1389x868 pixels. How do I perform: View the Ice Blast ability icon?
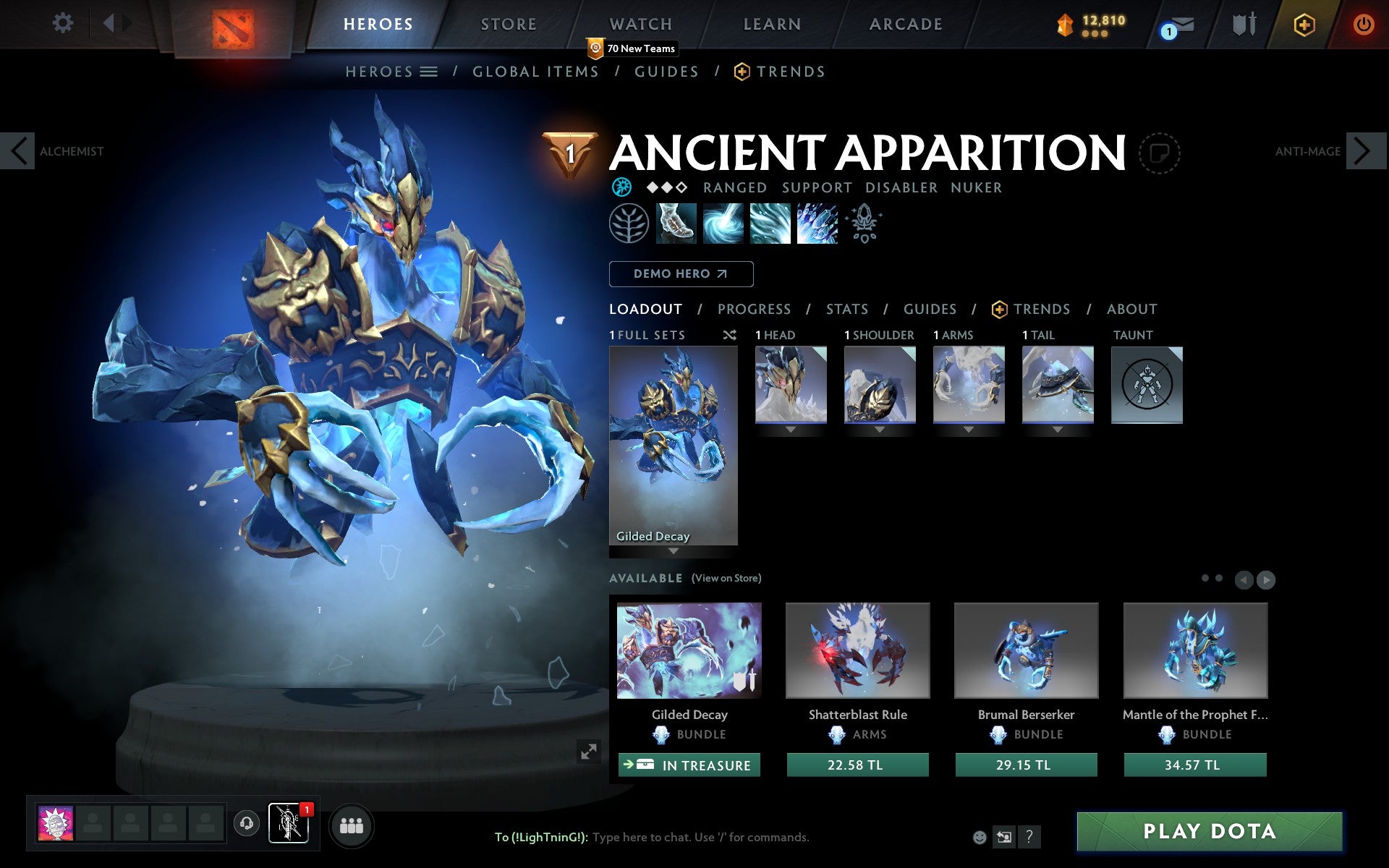(817, 224)
